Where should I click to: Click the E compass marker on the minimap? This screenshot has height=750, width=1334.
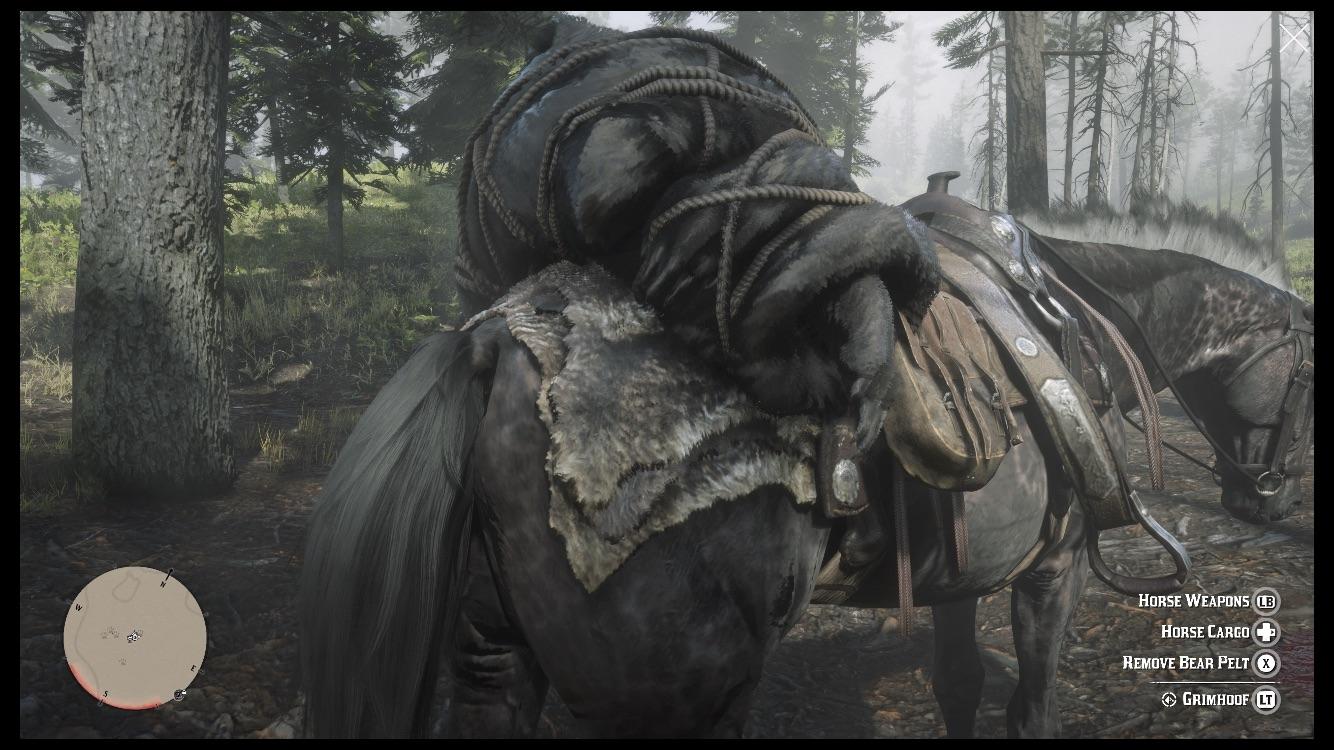tap(193, 668)
